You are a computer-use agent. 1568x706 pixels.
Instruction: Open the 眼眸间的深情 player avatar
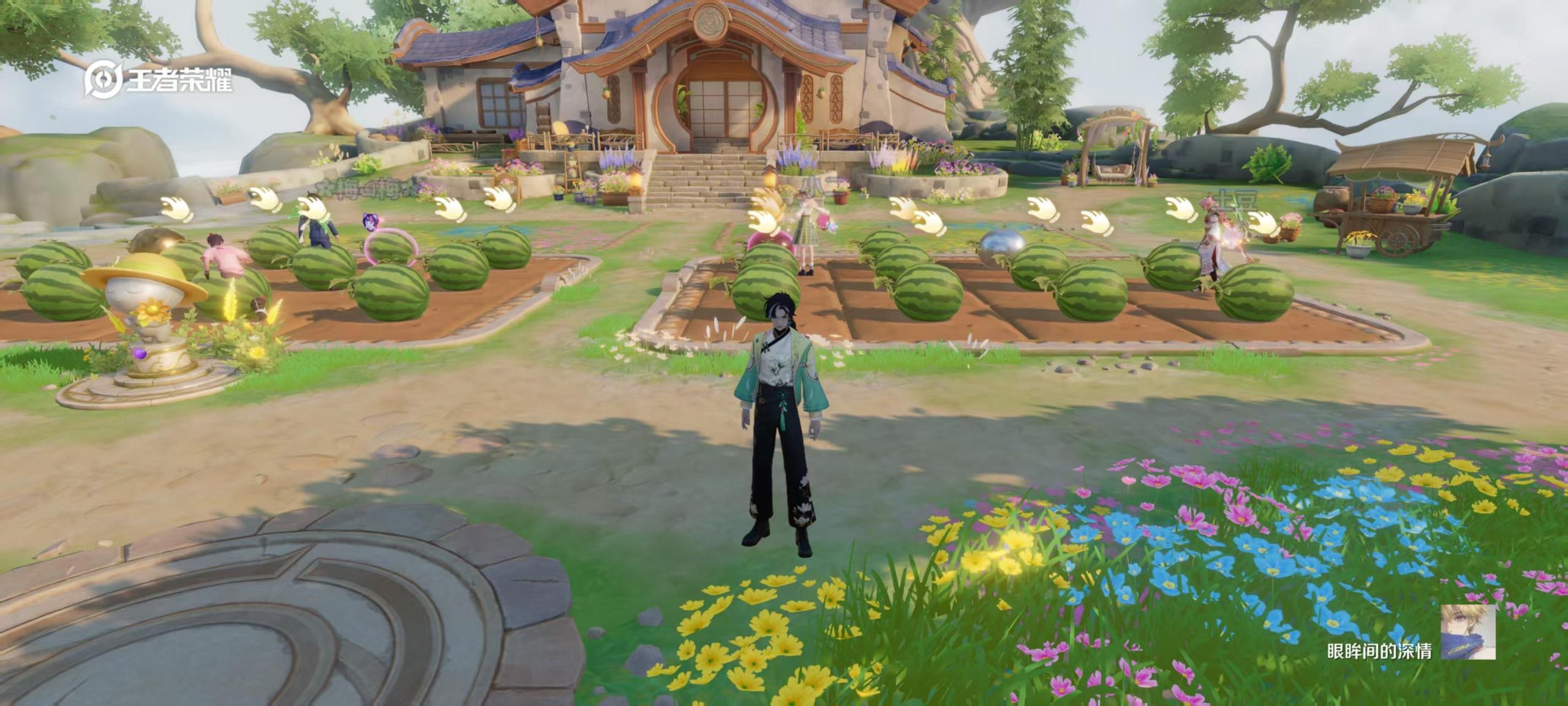[1468, 632]
